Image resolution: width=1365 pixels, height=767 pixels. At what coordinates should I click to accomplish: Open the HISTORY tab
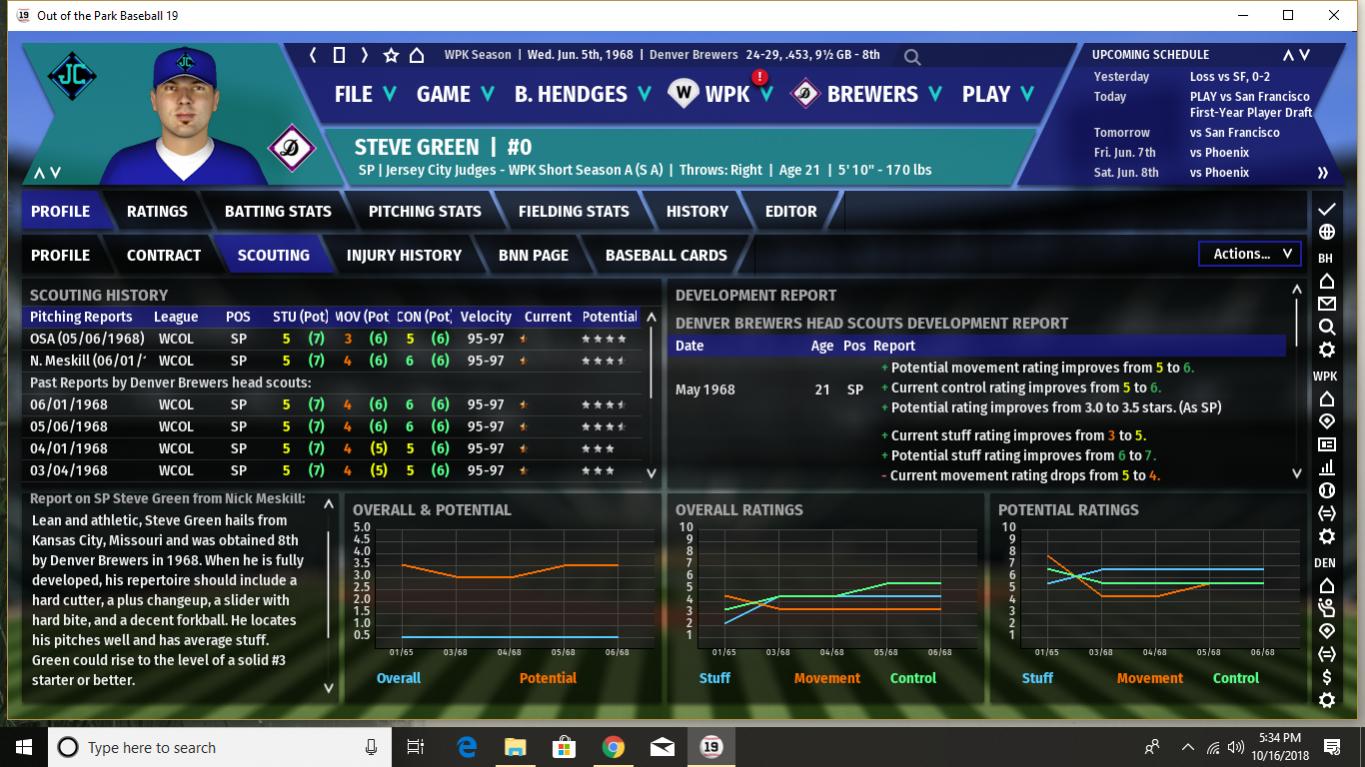click(697, 211)
